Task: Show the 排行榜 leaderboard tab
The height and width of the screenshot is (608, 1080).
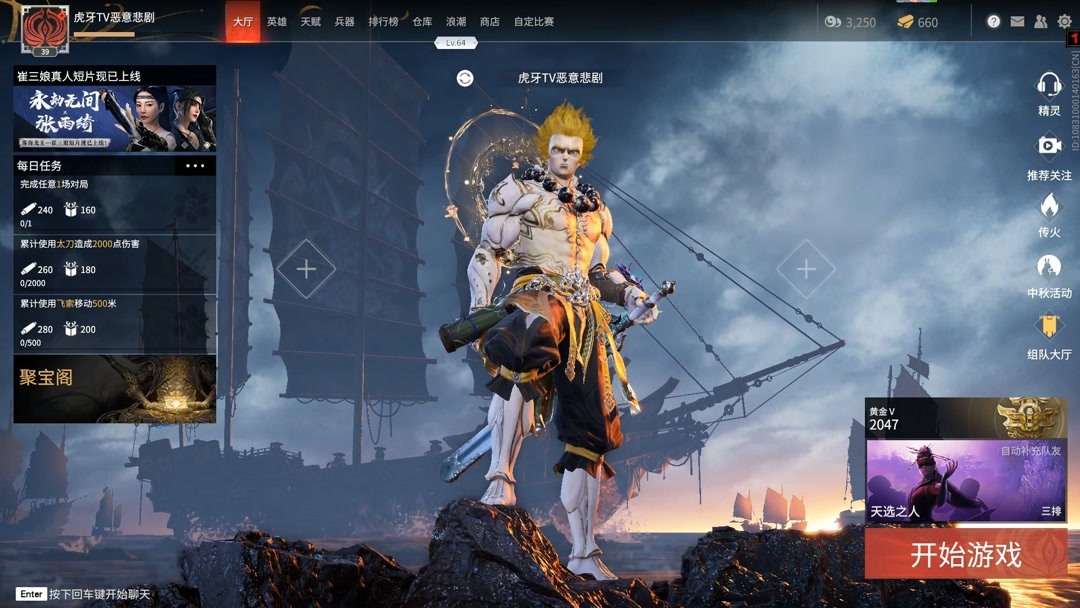Action: pyautogui.click(x=383, y=22)
